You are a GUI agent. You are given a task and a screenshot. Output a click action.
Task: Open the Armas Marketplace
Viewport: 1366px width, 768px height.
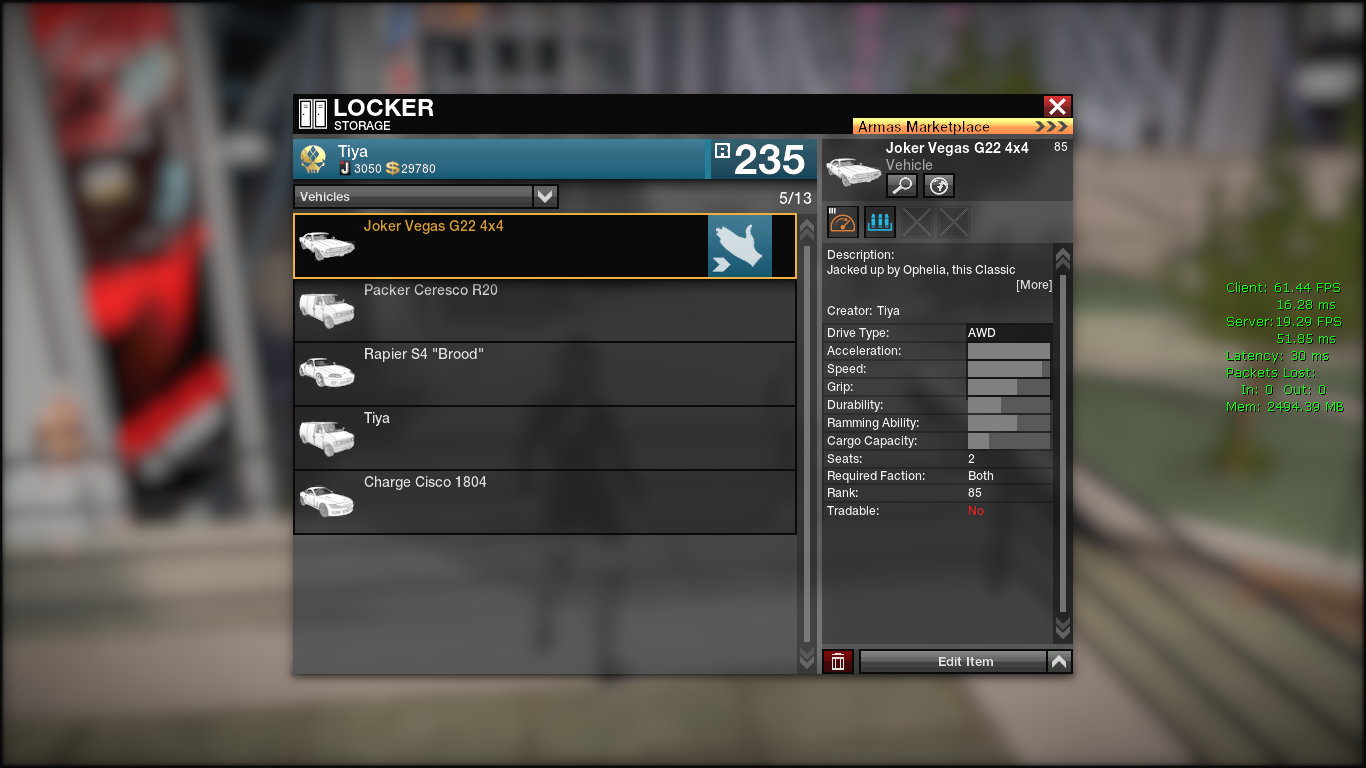point(962,127)
